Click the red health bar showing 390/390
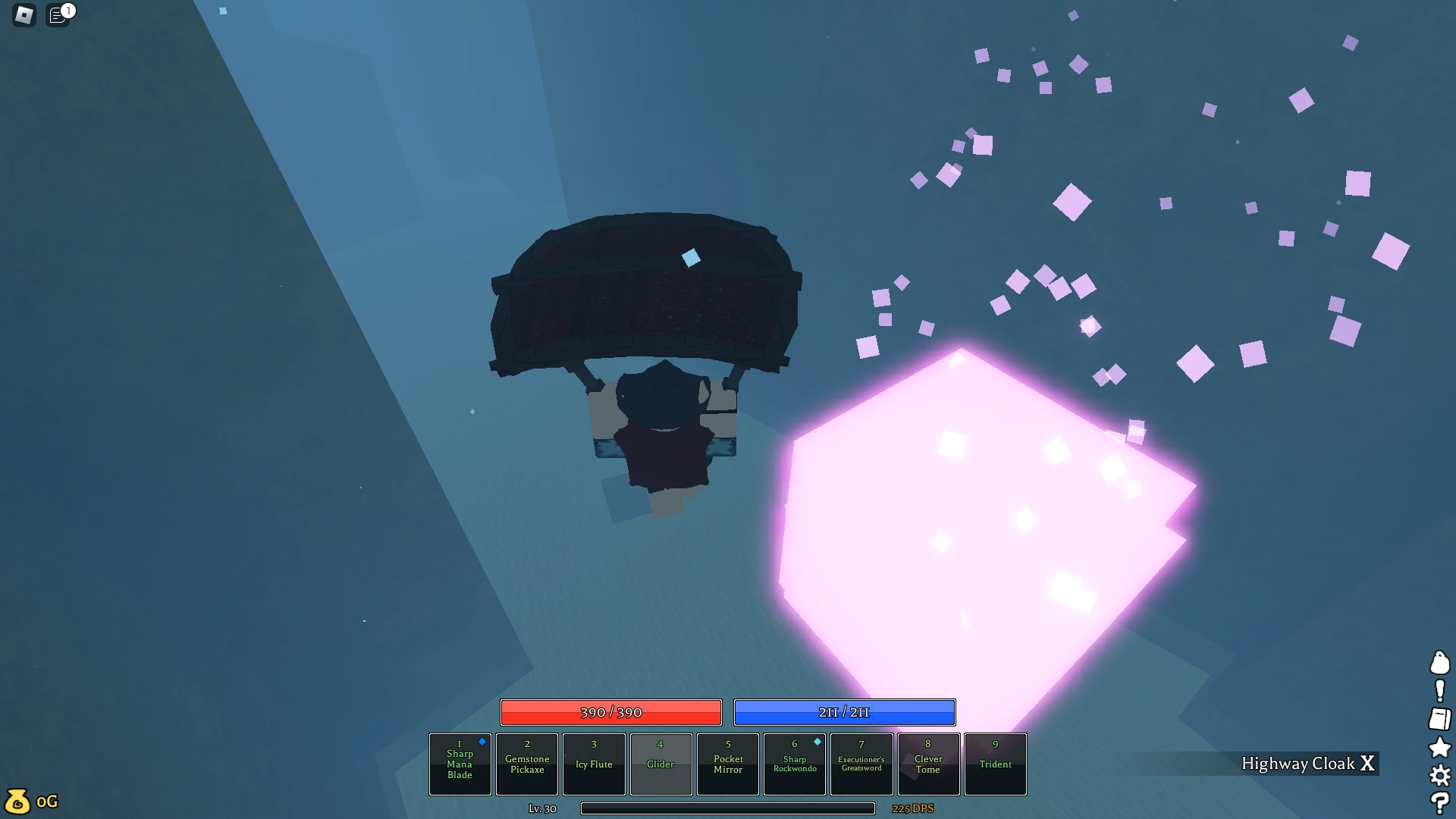 tap(611, 712)
